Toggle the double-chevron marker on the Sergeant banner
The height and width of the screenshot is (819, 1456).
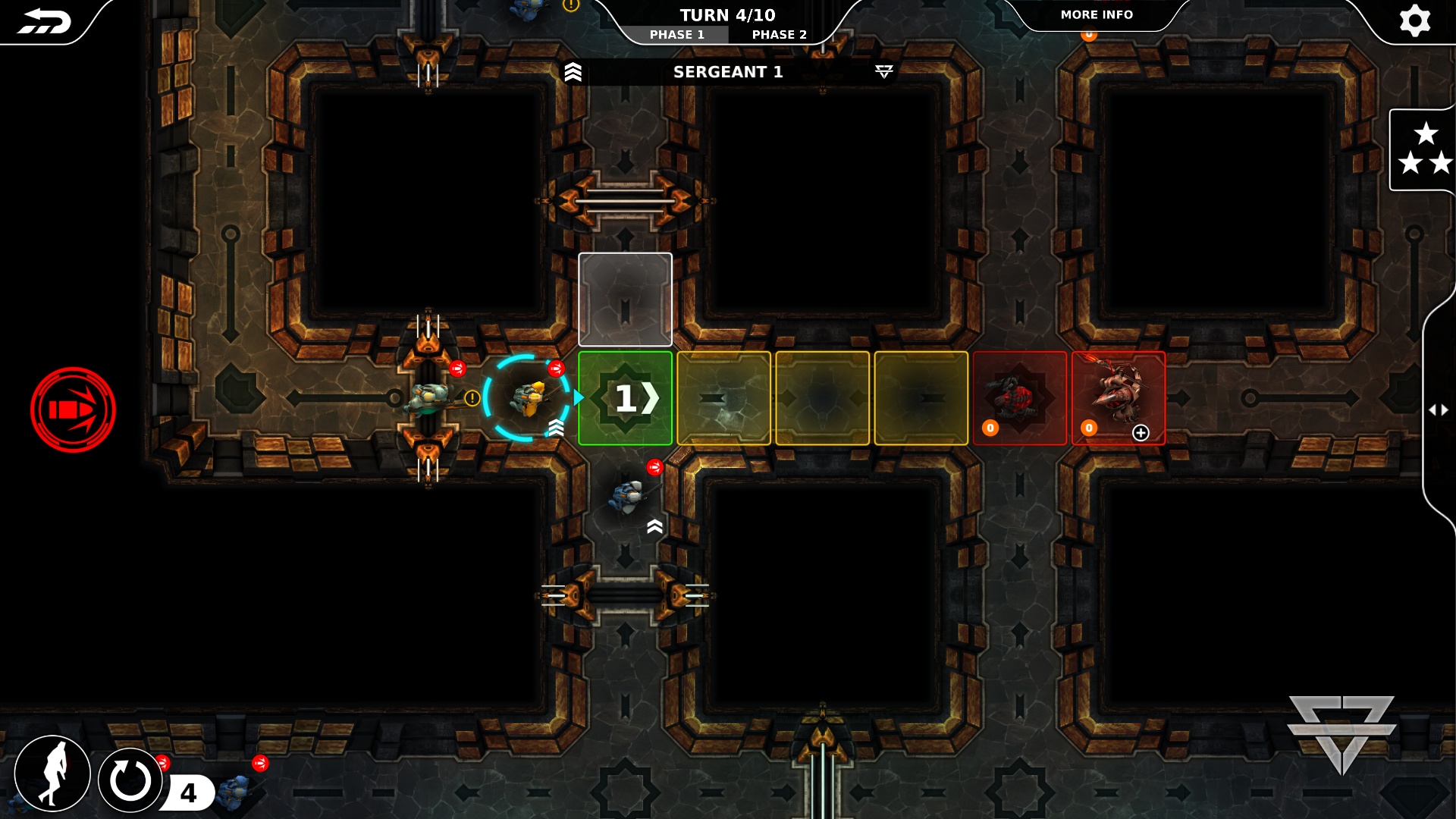pos(574,73)
